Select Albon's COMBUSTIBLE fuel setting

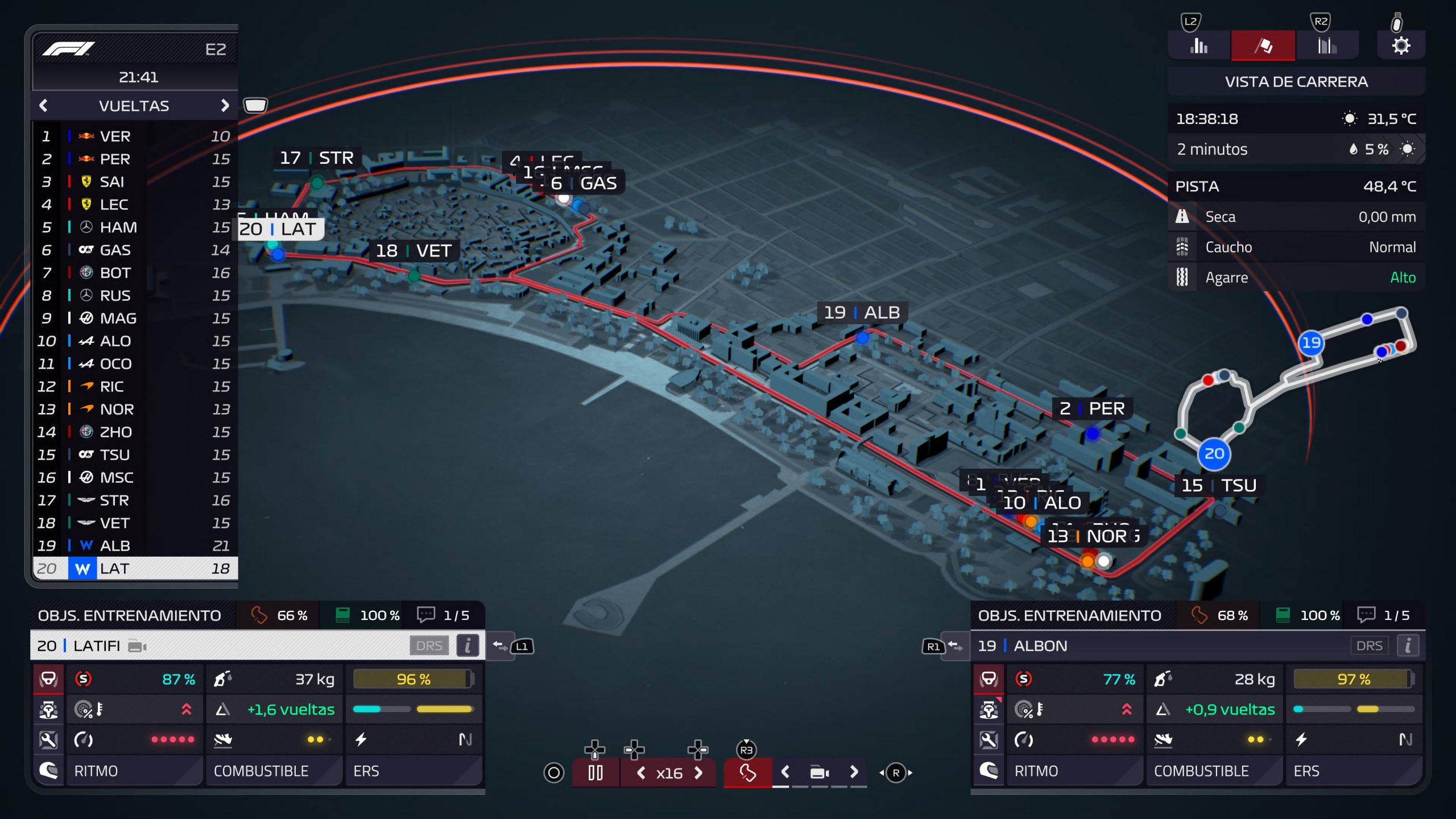1214,771
